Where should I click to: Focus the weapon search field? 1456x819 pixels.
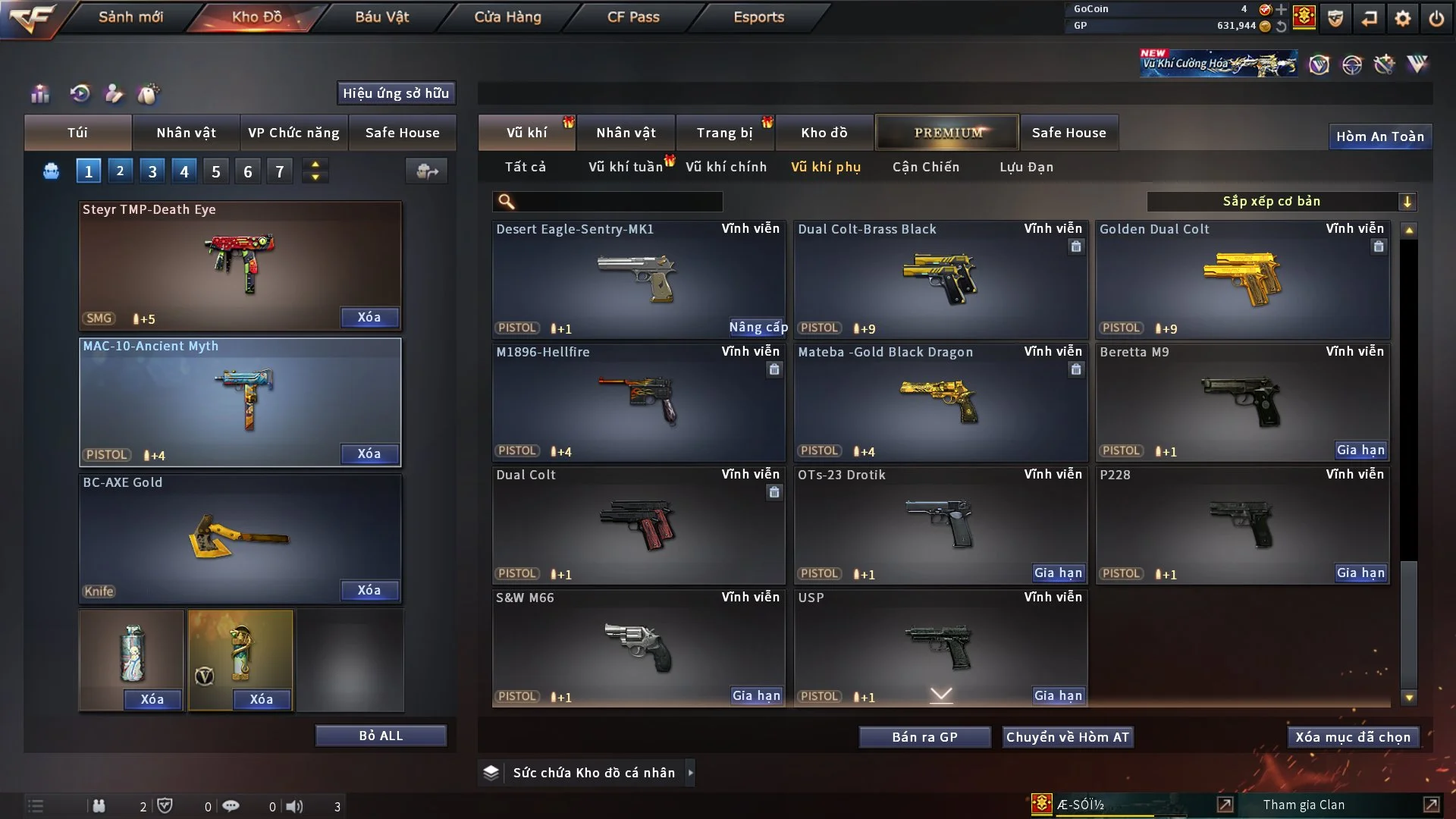(x=618, y=202)
